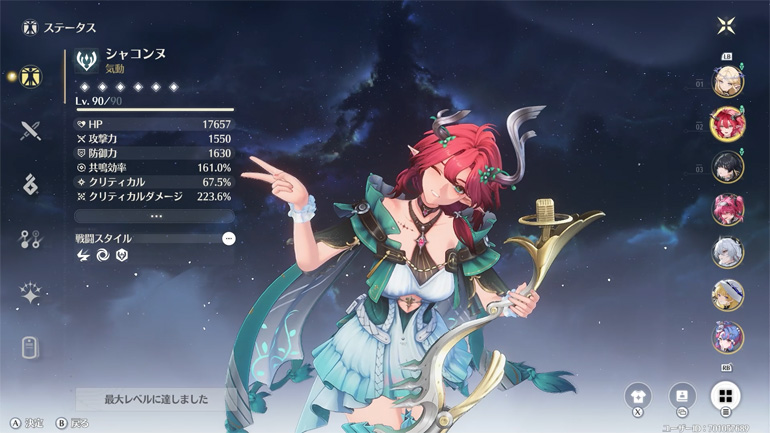Choose the white-haired character portrait
770x433 pixels.
coord(727,252)
